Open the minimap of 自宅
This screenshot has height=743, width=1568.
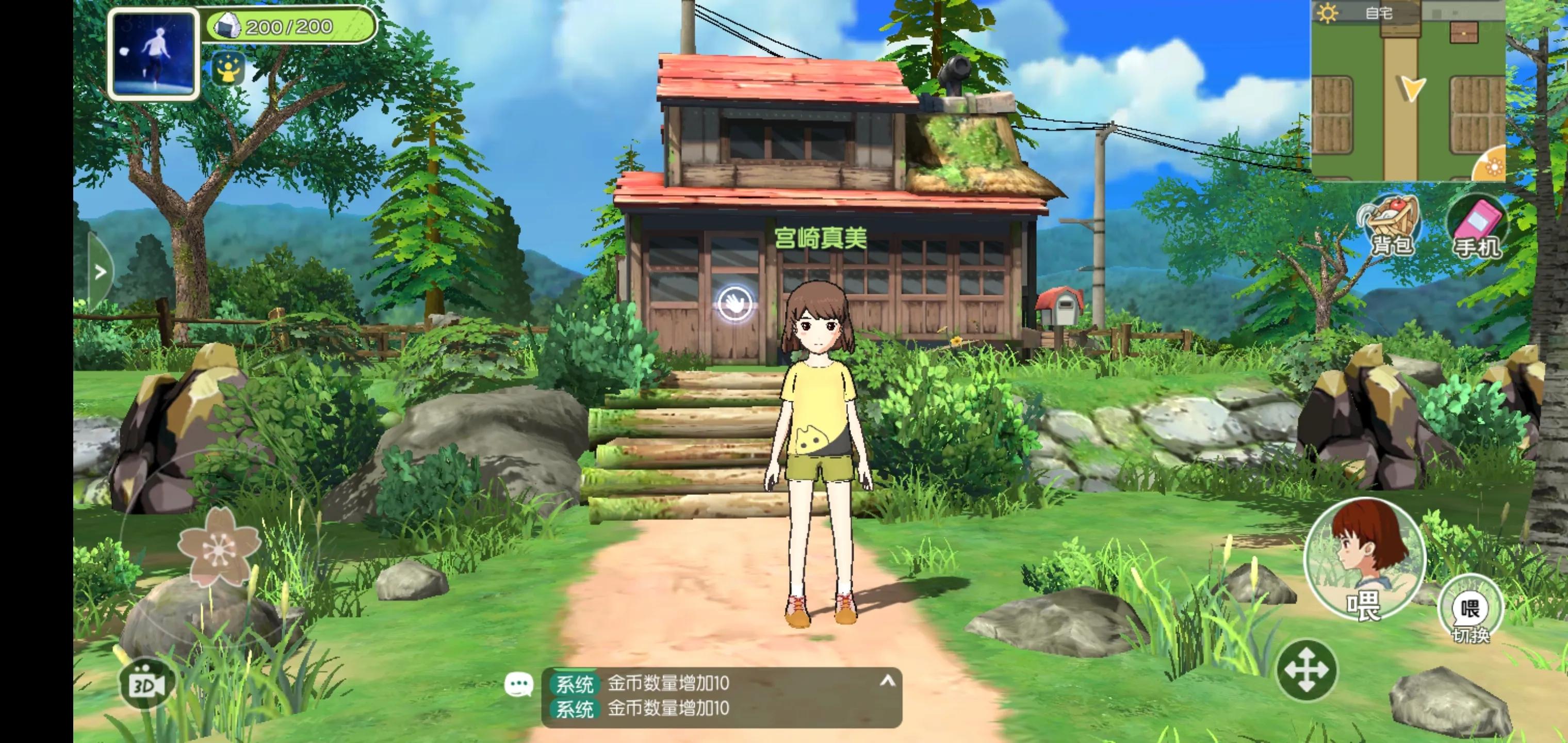pyautogui.click(x=1406, y=91)
